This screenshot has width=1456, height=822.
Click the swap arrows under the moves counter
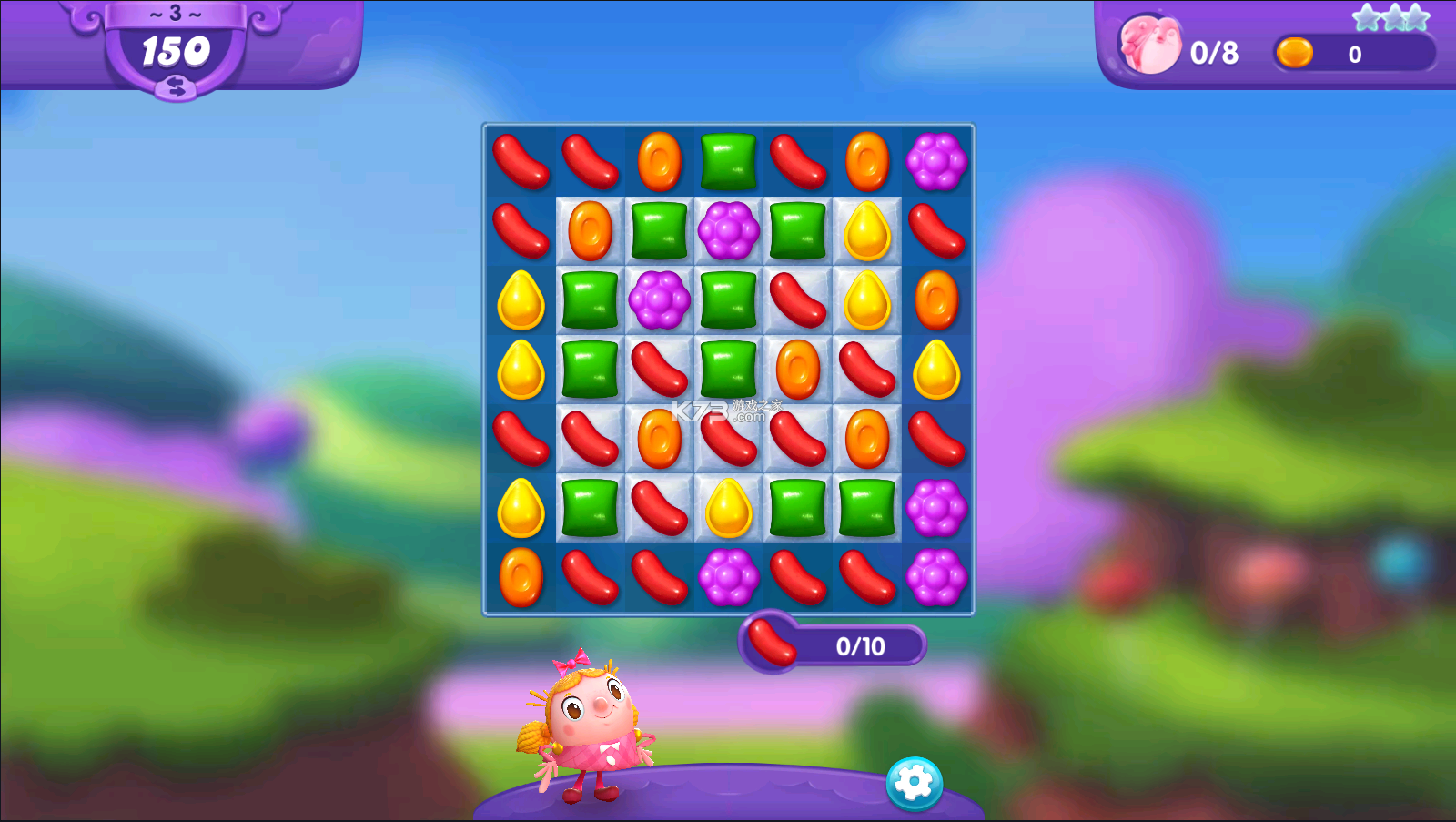176,89
